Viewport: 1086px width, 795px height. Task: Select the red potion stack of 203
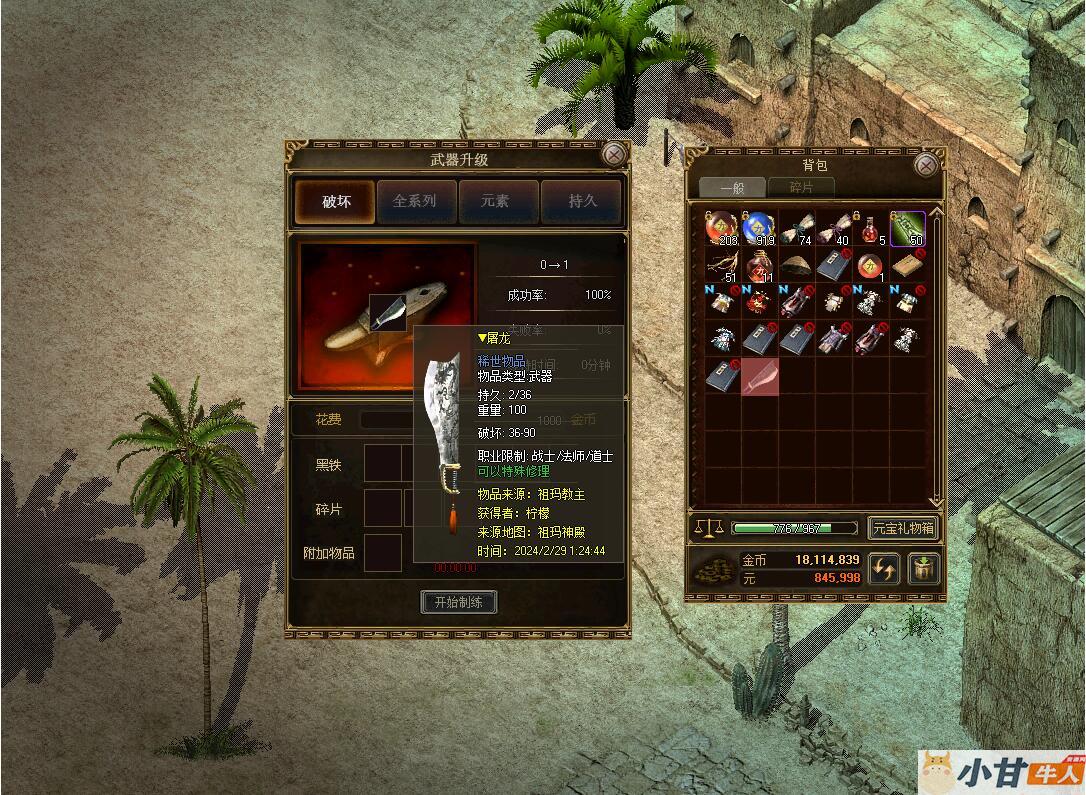tap(722, 229)
